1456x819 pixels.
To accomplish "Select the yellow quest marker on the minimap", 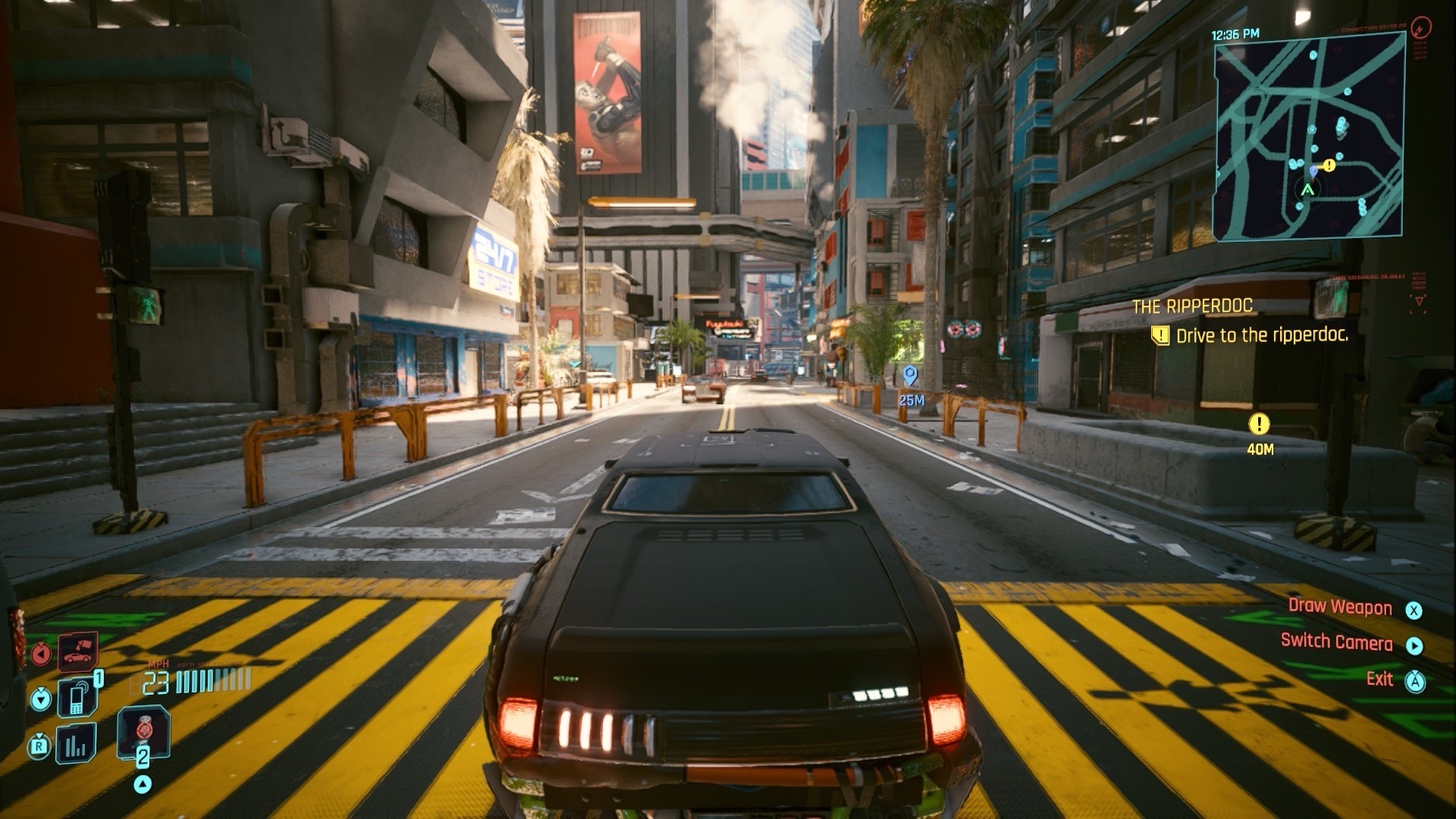I will pos(1329,165).
